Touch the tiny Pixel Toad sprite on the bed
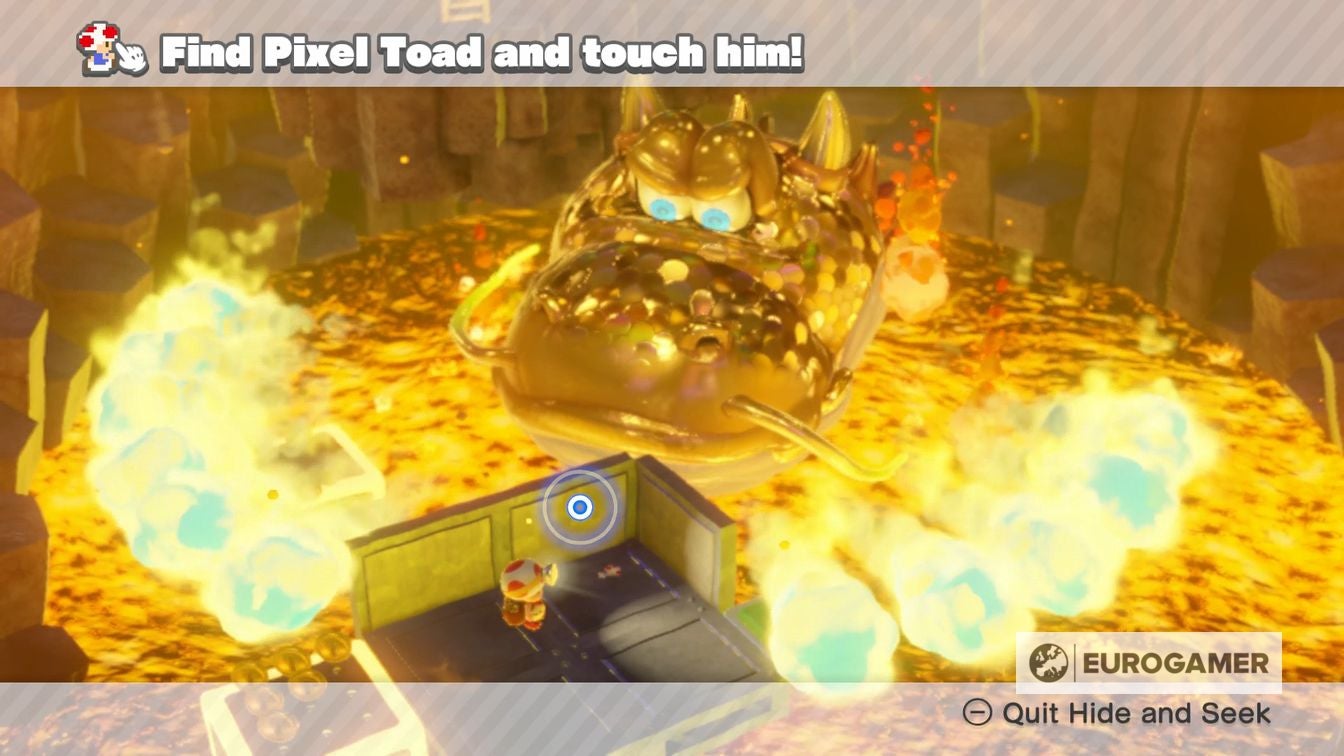The height and width of the screenshot is (756, 1344). (609, 570)
